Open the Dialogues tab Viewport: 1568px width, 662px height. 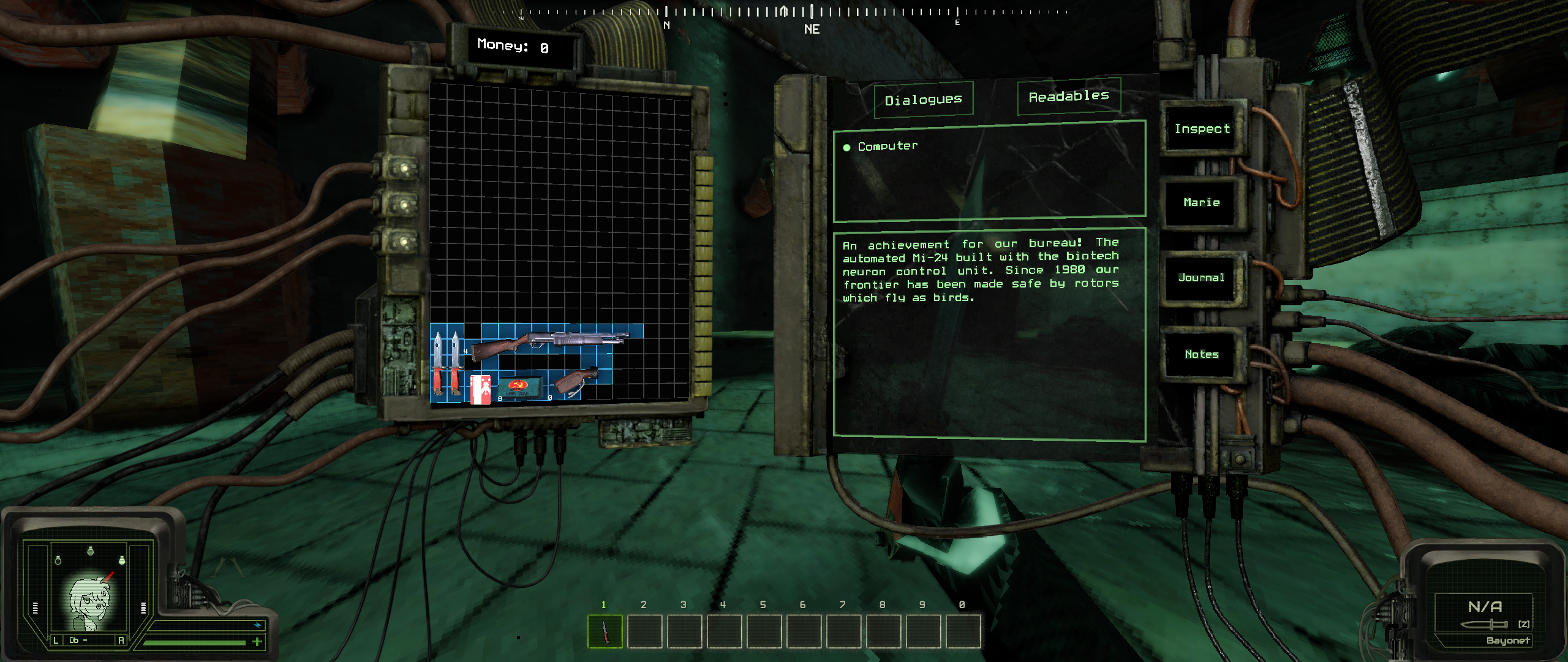[924, 99]
